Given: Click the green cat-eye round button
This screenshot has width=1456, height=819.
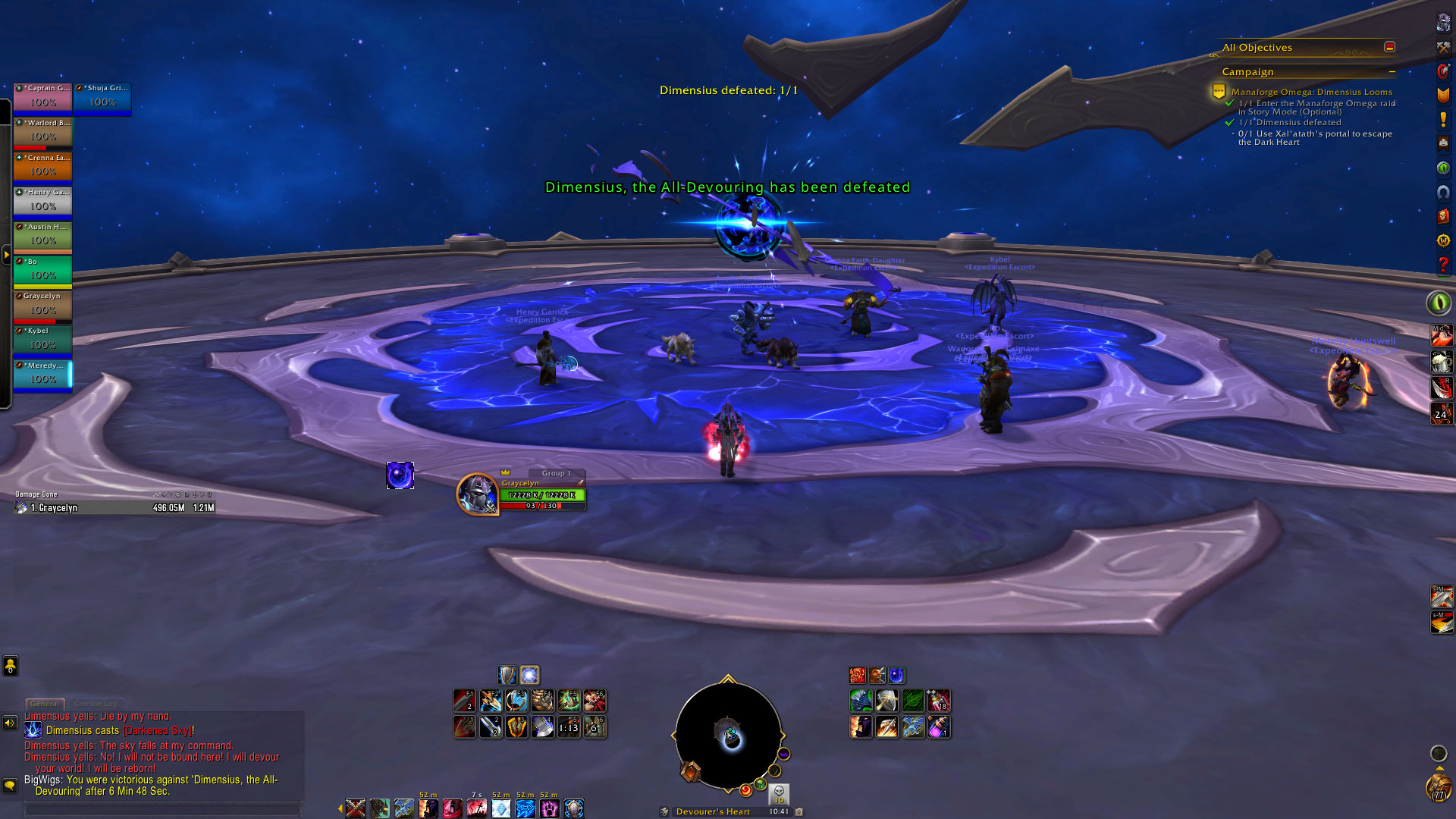Looking at the screenshot, I should (1438, 303).
